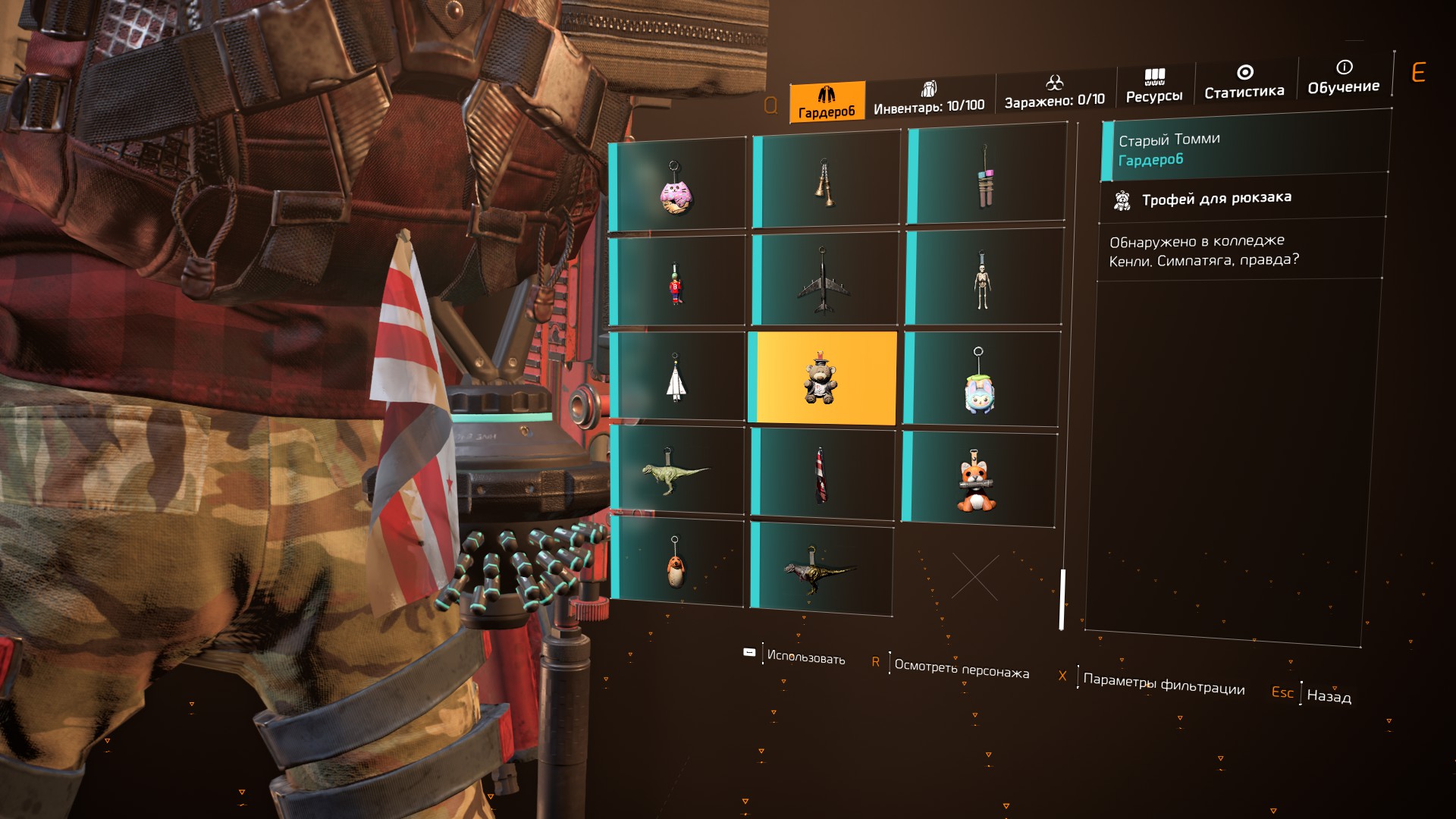Click the Использовать button
The image size is (1456, 819).
click(x=805, y=656)
